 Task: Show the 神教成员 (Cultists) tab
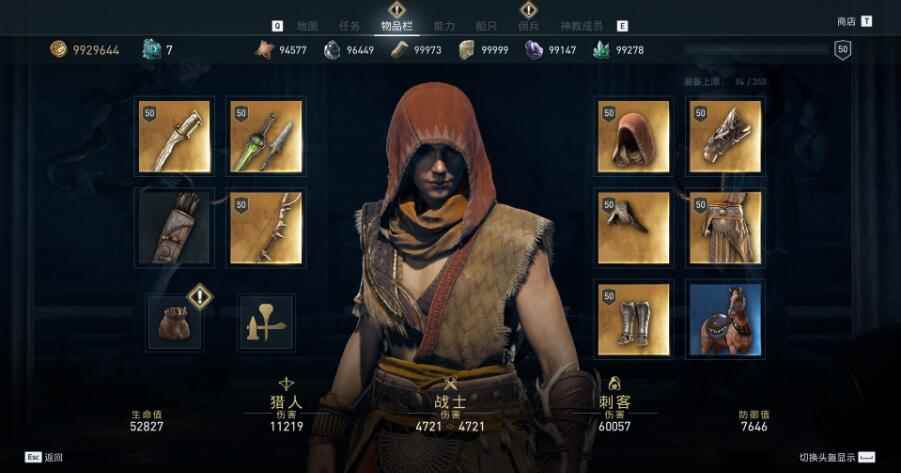point(582,25)
